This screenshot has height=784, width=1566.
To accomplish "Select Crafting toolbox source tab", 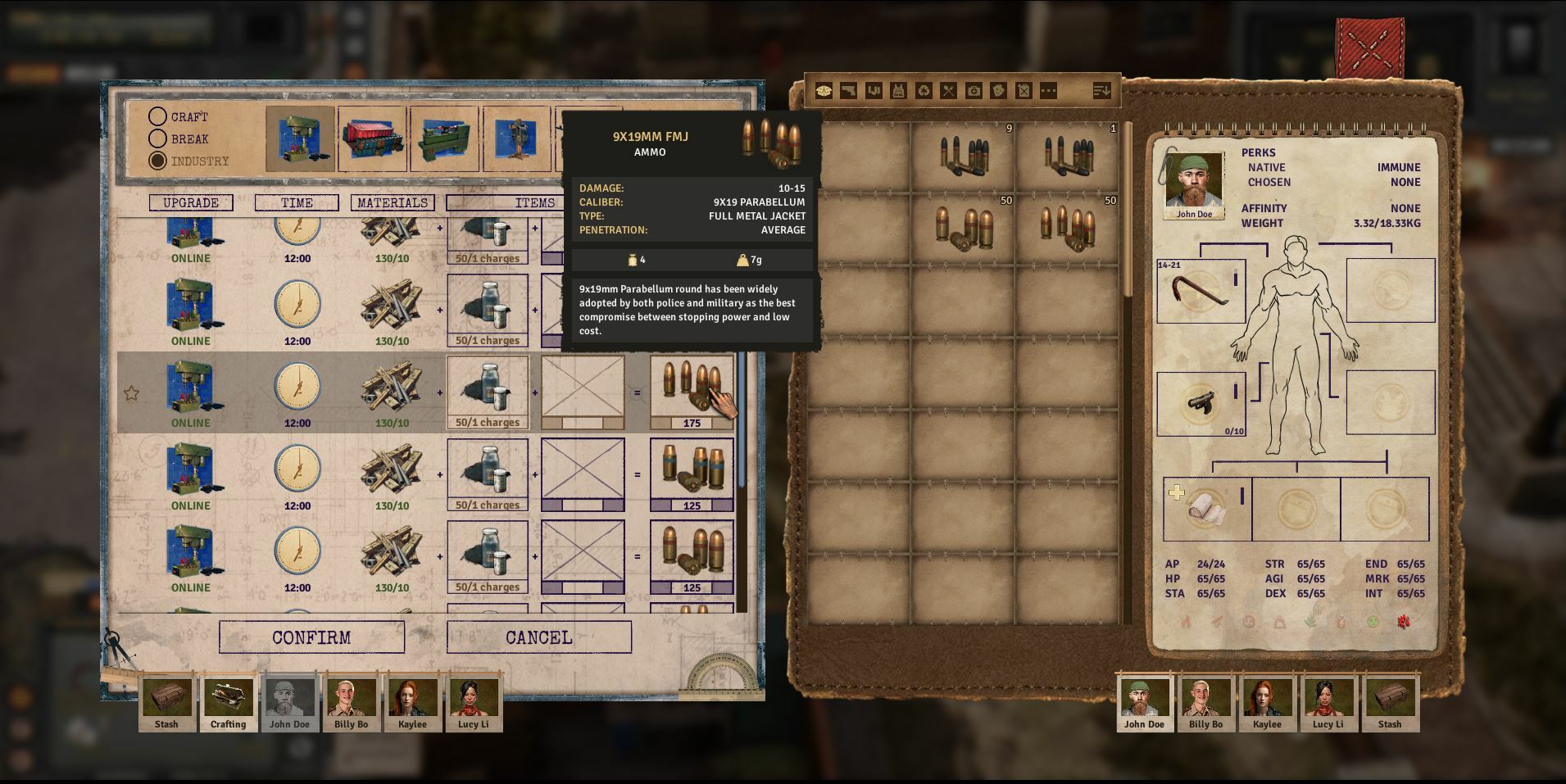I will coord(228,701).
